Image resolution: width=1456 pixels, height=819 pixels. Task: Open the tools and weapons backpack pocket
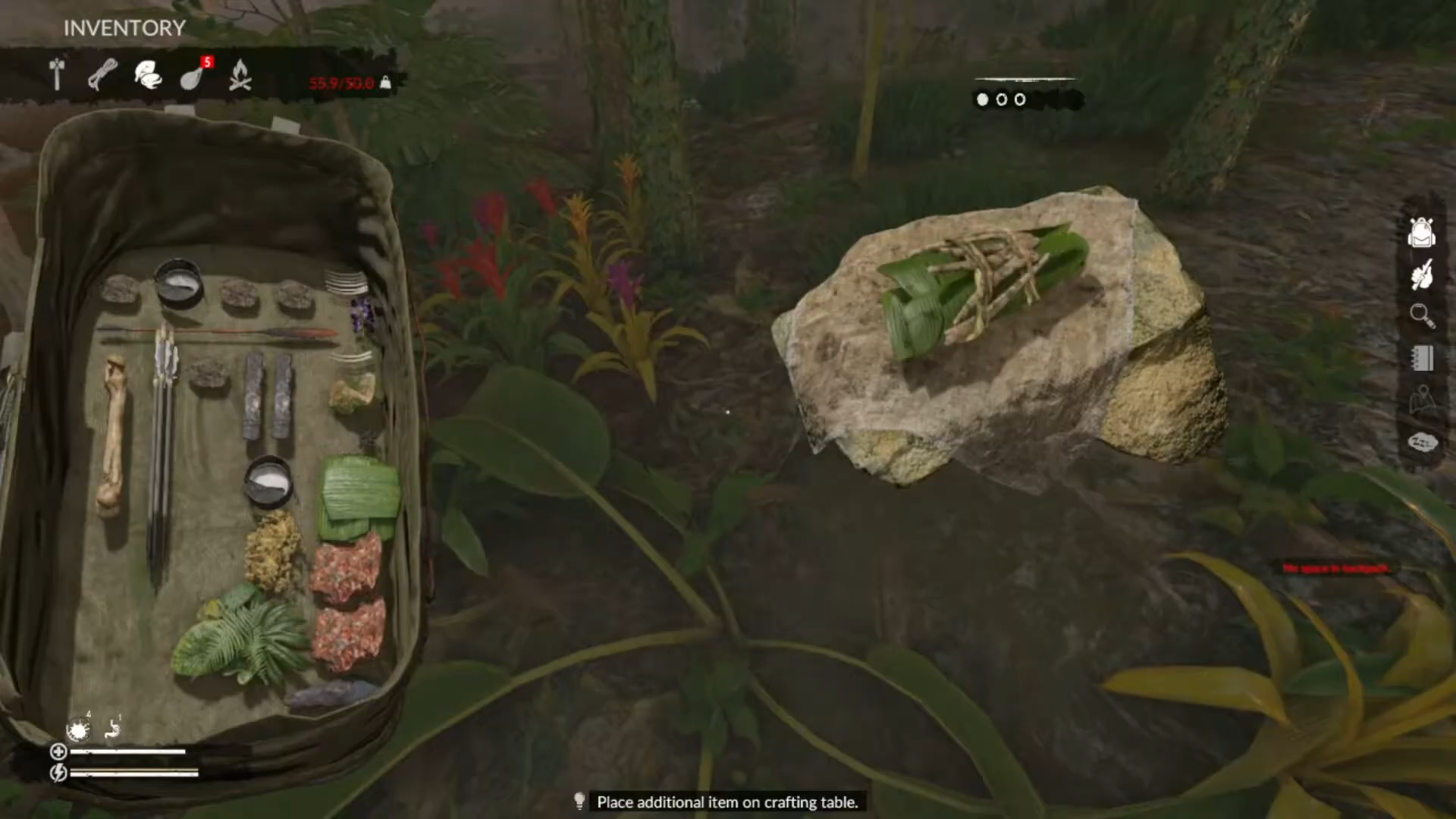(x=57, y=74)
